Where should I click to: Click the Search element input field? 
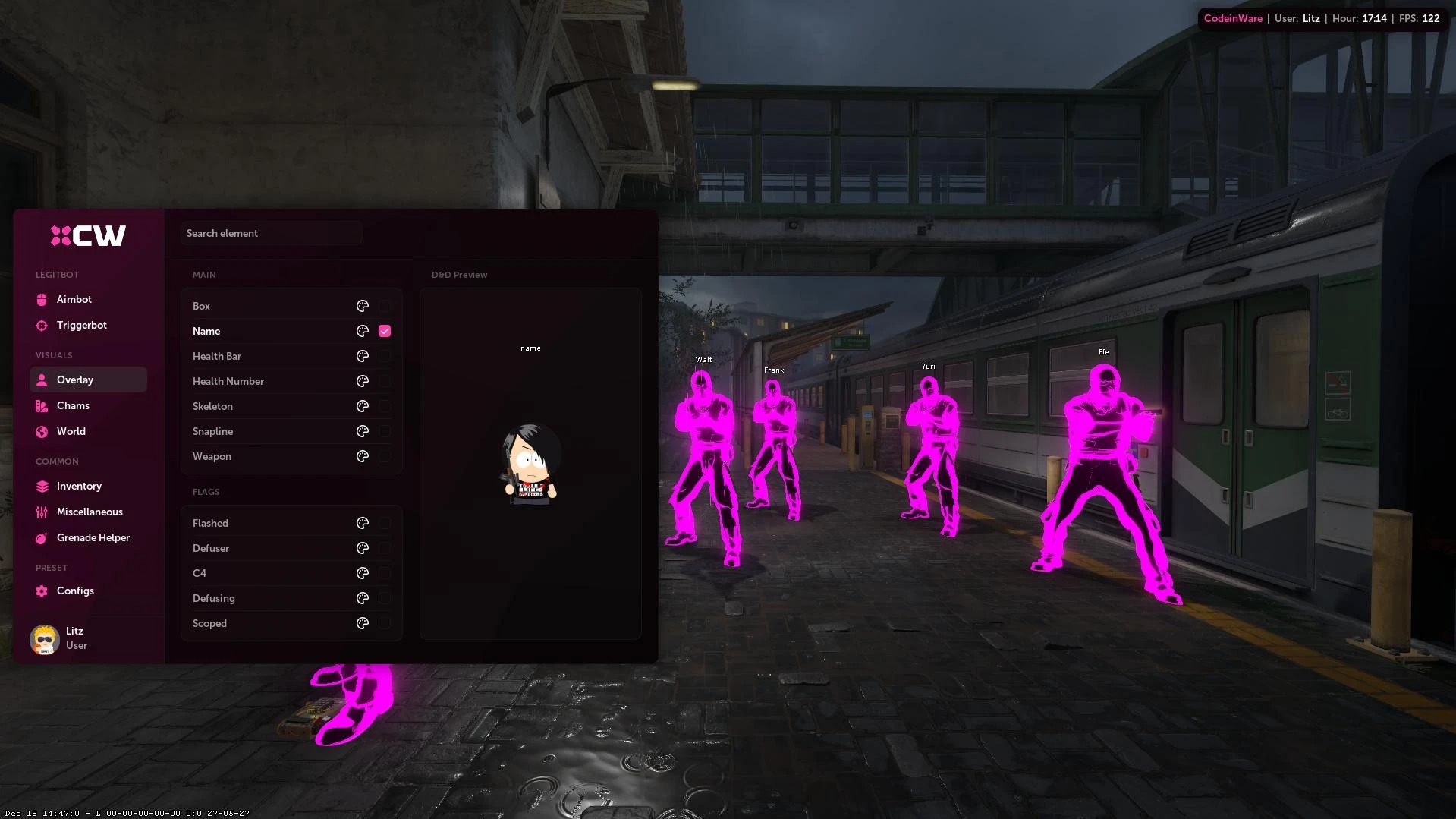point(271,233)
